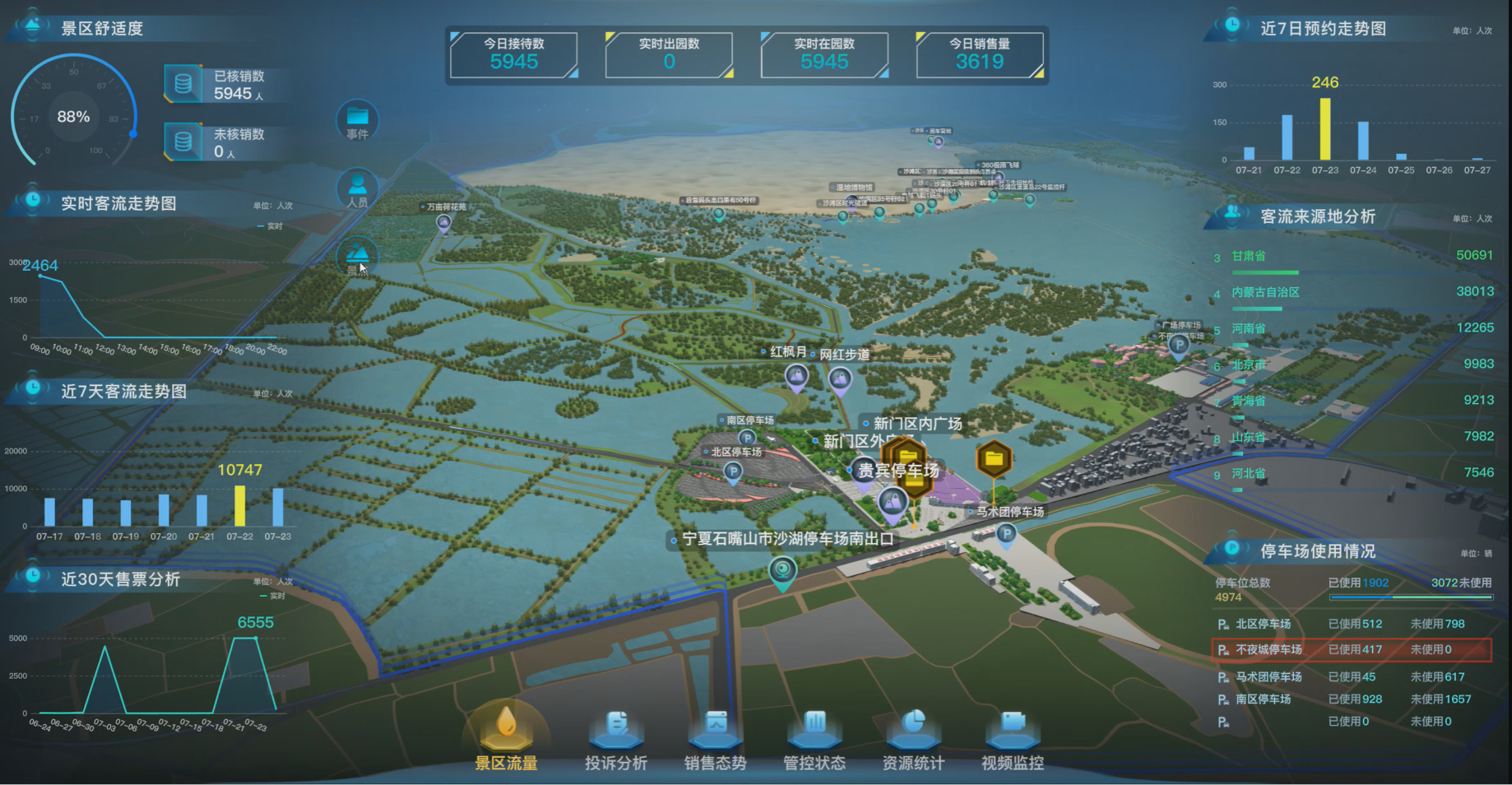Select the 07-23 bar in the 近7日预约走势图 chart
This screenshot has width=1512, height=785.
1324,129
